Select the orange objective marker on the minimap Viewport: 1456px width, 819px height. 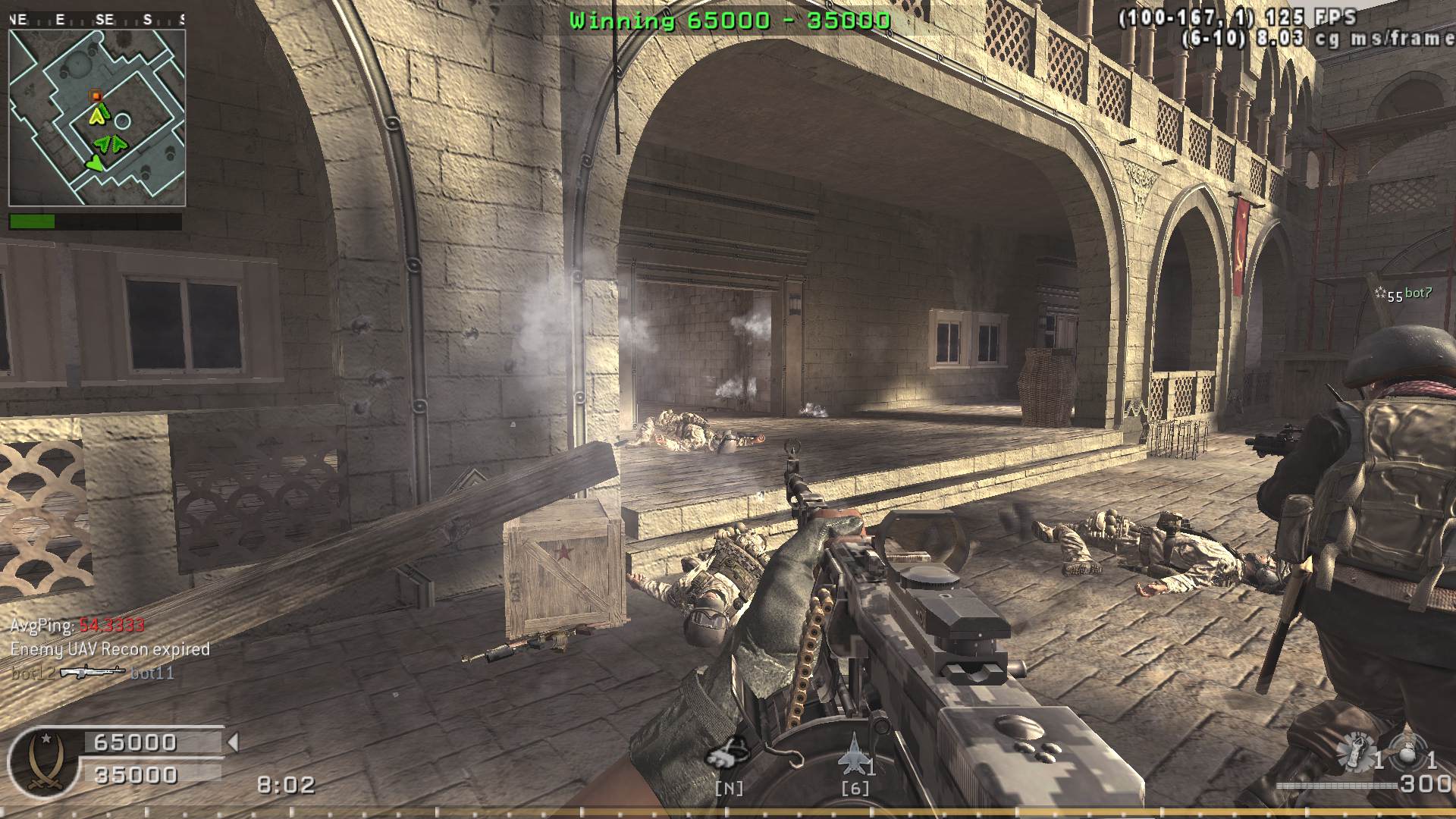[96, 96]
